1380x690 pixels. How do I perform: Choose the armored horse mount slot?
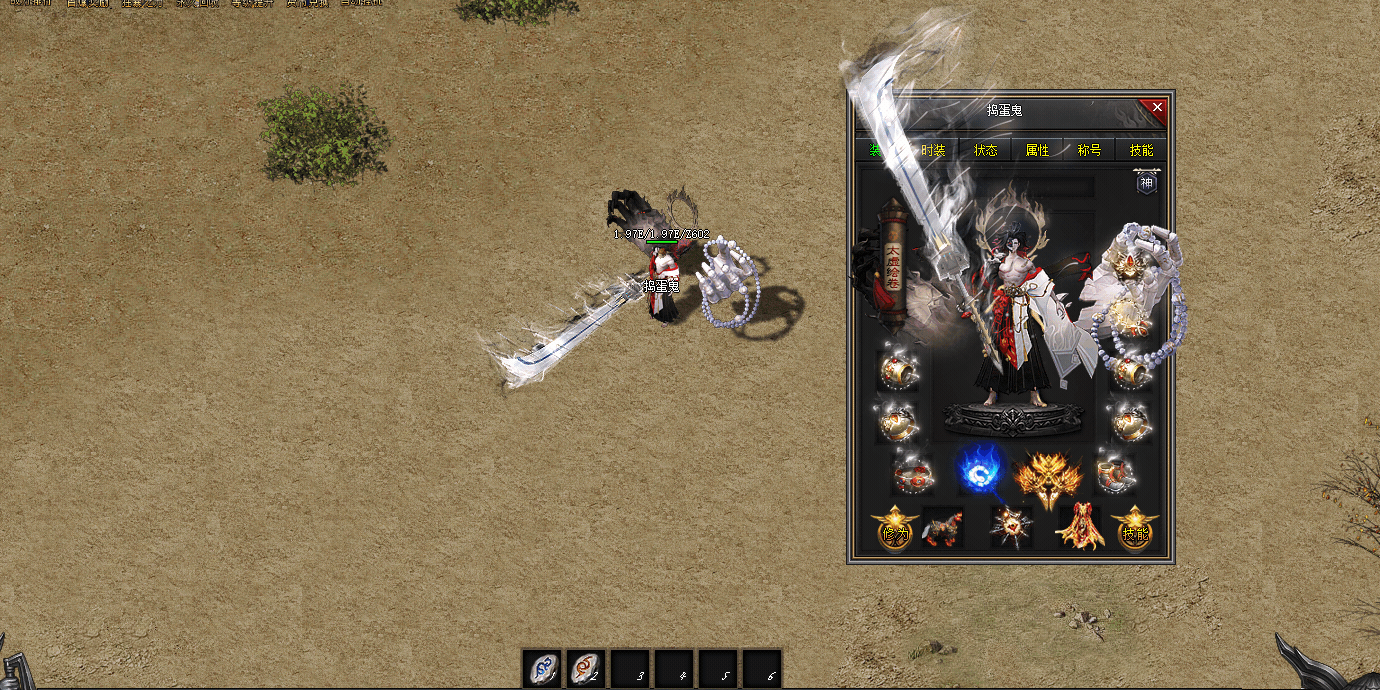[942, 528]
